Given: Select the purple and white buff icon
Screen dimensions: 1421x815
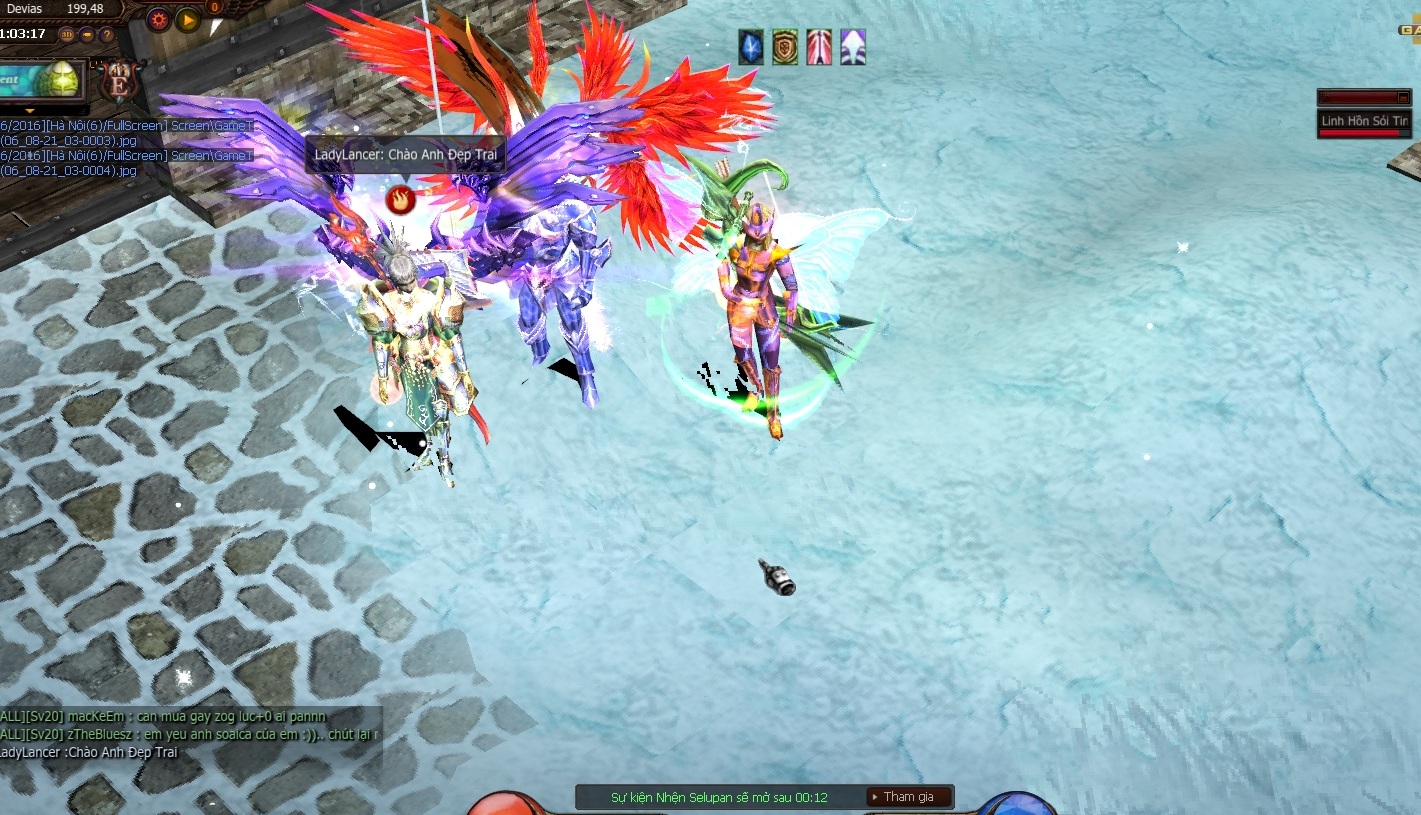Looking at the screenshot, I should (853, 47).
